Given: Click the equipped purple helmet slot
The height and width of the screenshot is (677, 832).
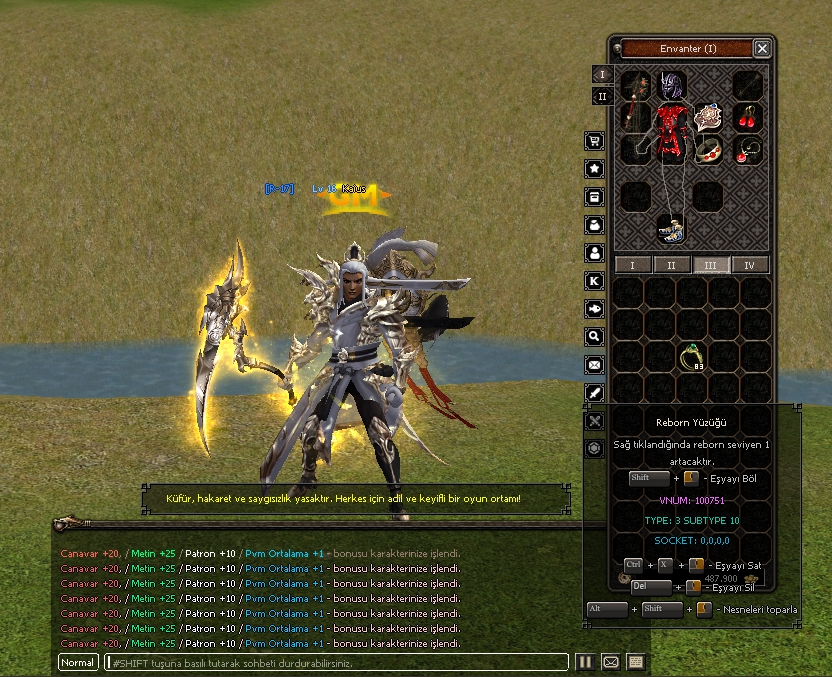Looking at the screenshot, I should [x=670, y=84].
